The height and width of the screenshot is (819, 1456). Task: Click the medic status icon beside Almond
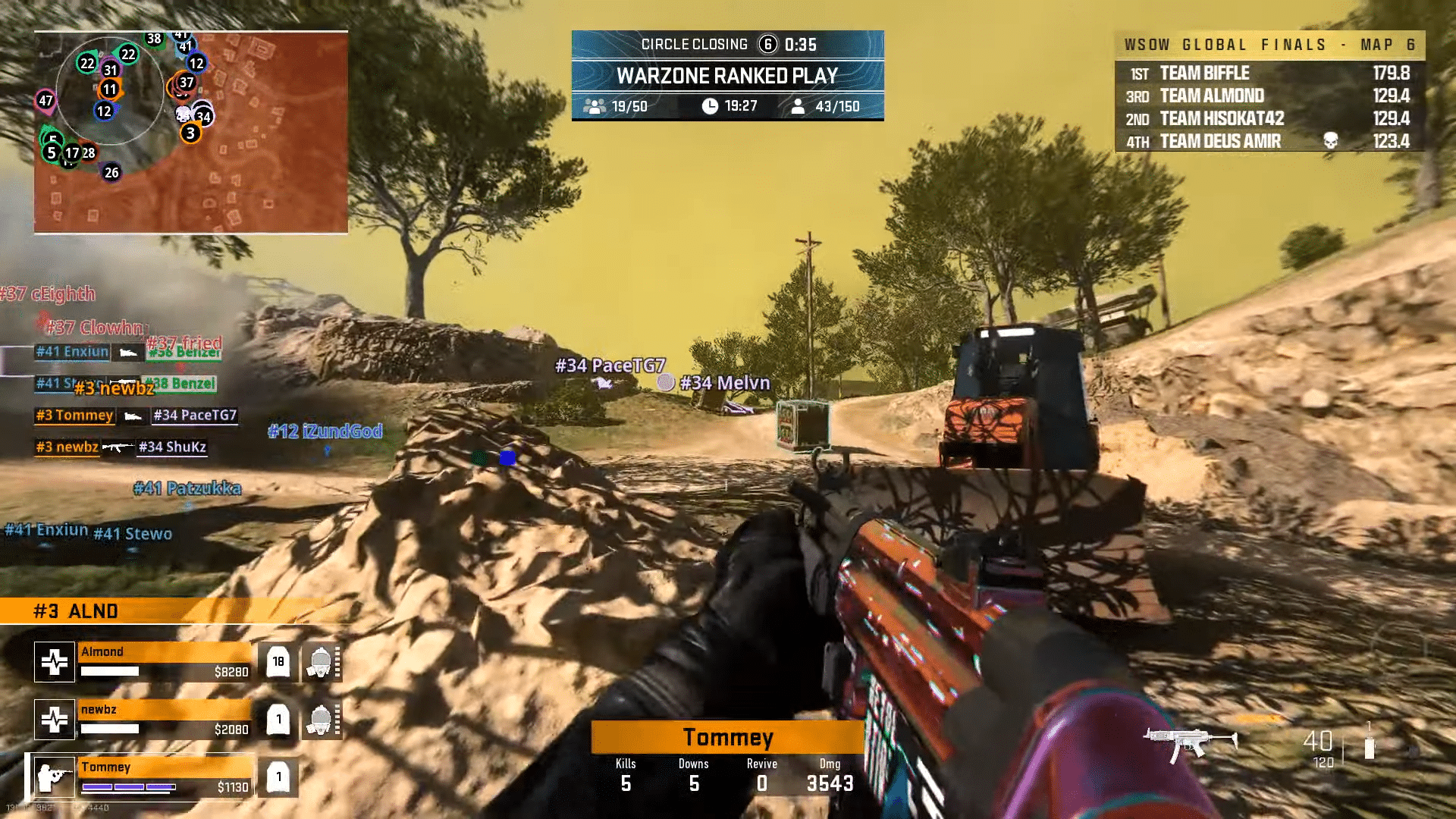(54, 661)
